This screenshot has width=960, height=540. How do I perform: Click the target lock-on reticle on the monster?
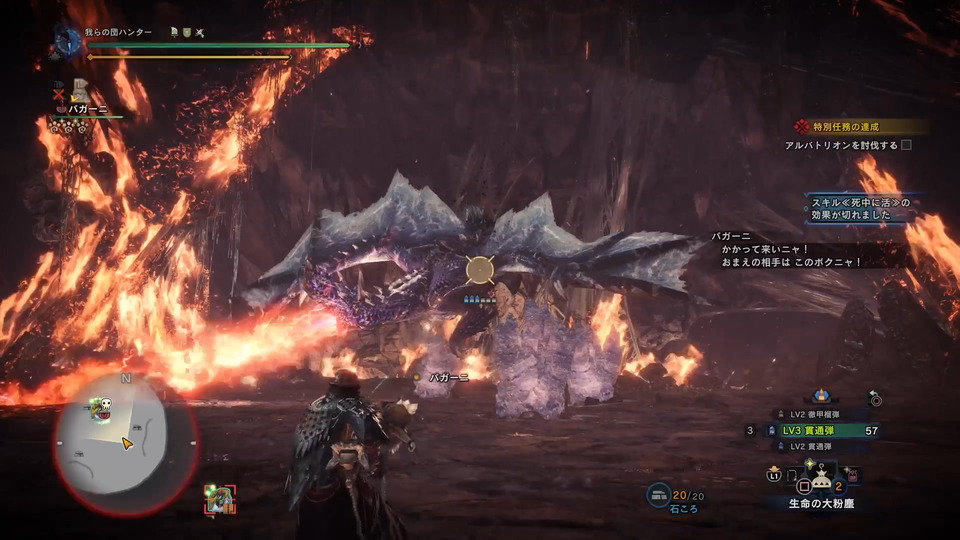click(x=480, y=270)
